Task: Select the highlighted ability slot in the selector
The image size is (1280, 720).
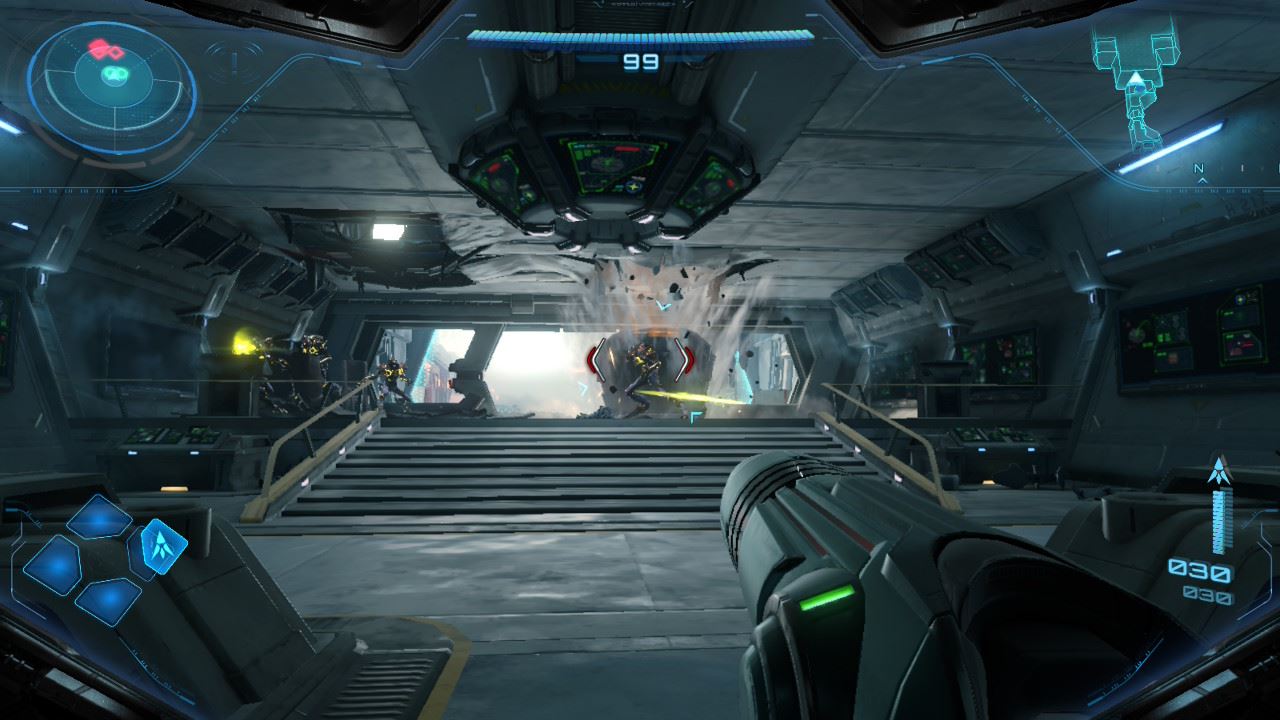Action: coord(159,545)
